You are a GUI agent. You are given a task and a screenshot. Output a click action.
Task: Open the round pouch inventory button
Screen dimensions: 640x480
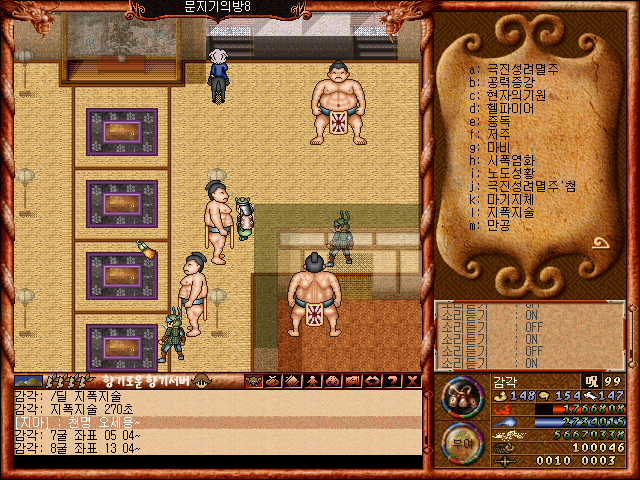click(462, 396)
